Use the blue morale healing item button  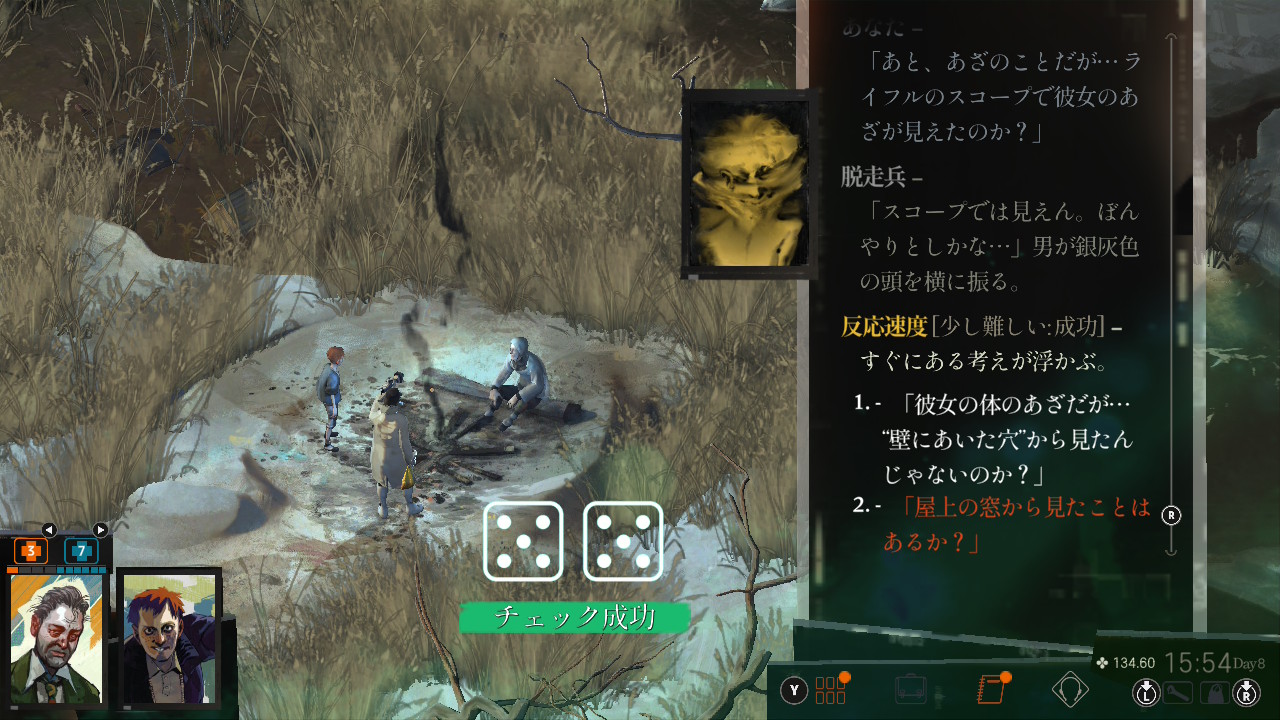click(x=81, y=550)
